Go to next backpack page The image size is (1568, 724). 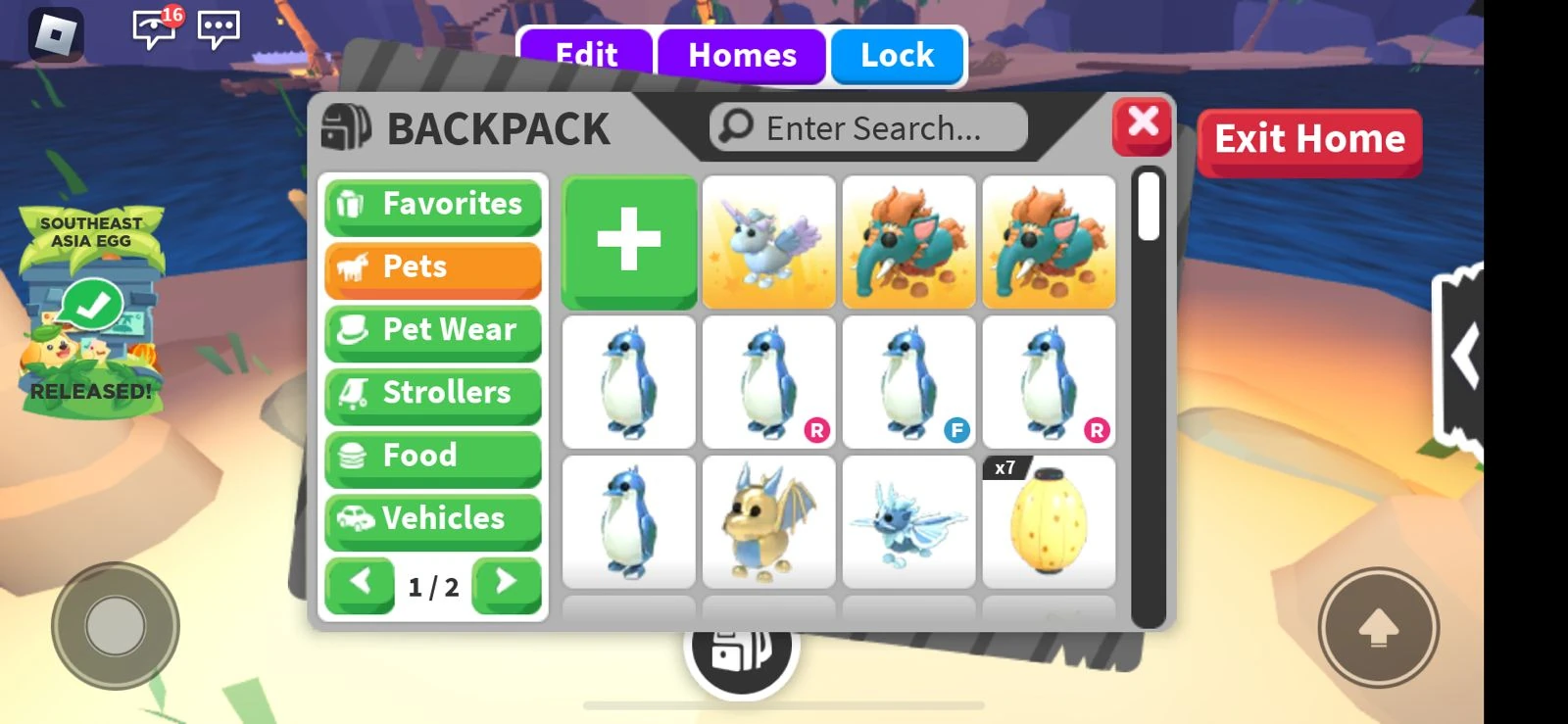click(x=508, y=585)
